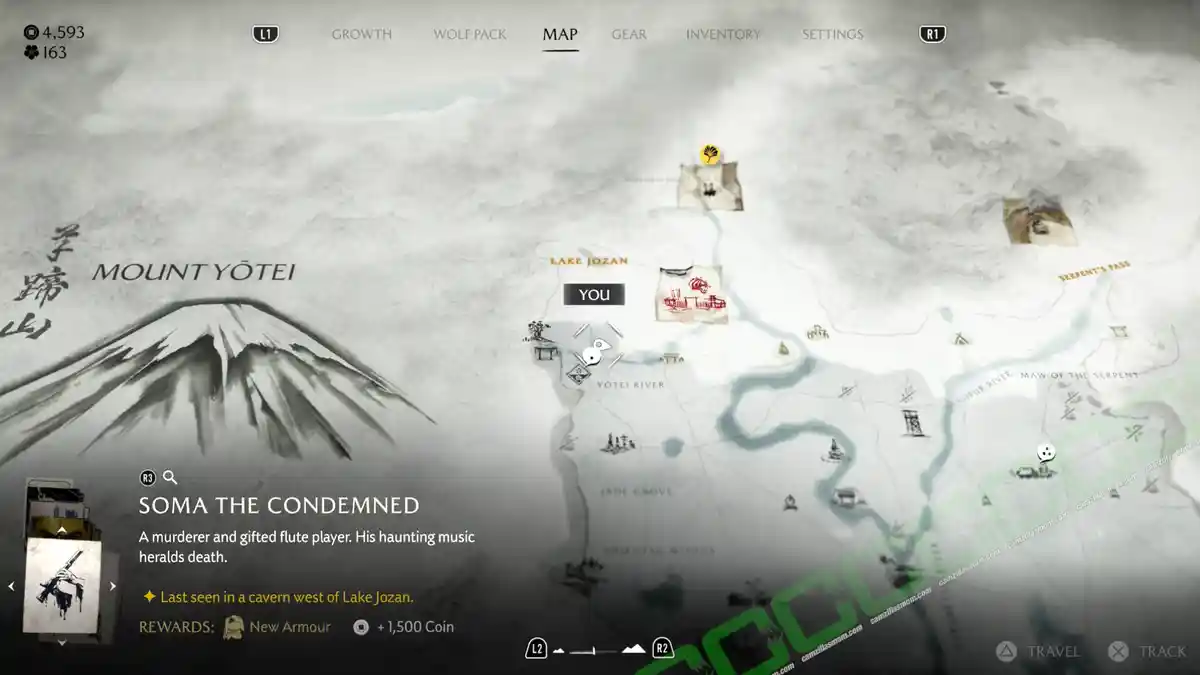Open the Wolf Pack tab
Screen dimensions: 1200x675
tap(469, 34)
